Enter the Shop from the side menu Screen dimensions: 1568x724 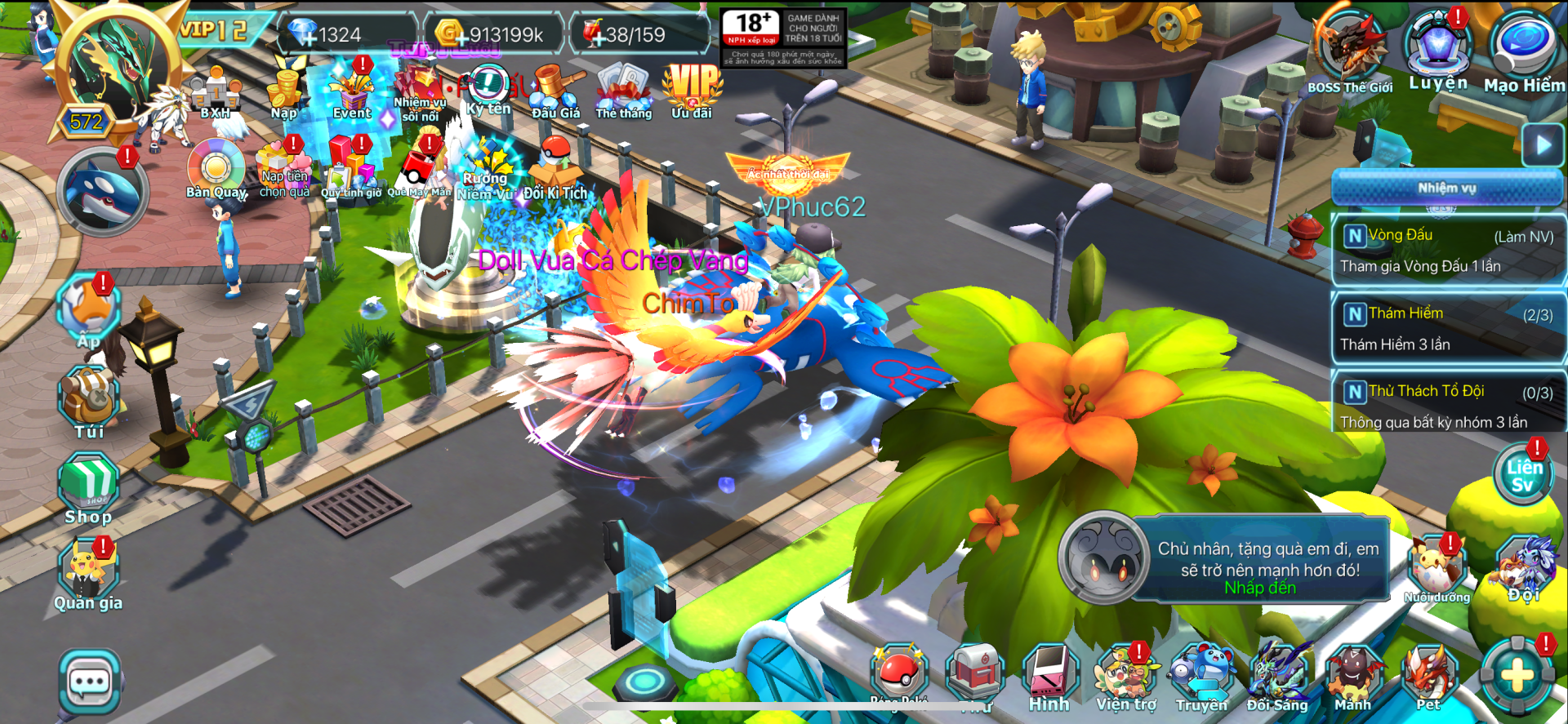pyautogui.click(x=88, y=488)
